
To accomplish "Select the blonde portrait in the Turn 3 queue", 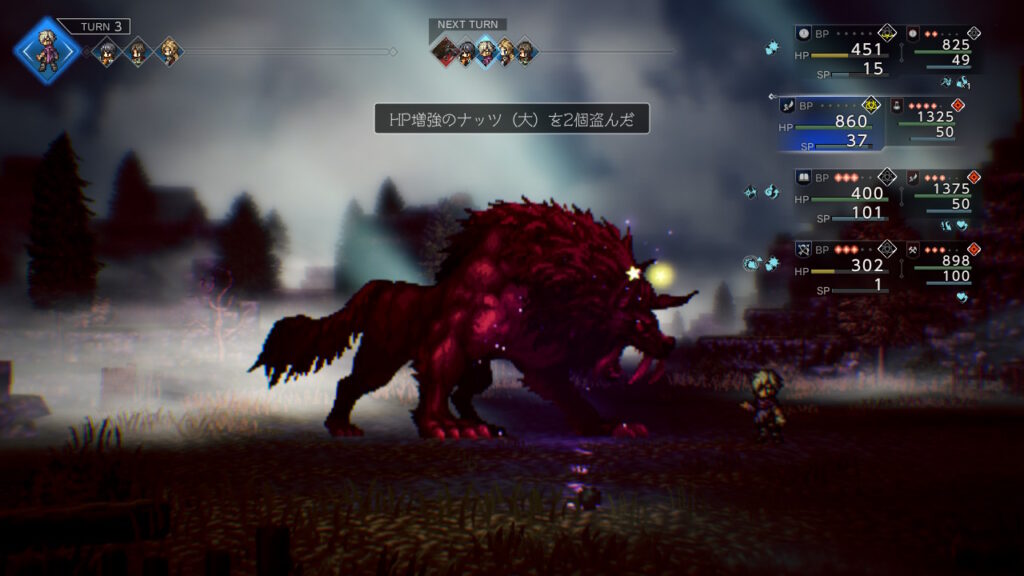I will pos(171,51).
